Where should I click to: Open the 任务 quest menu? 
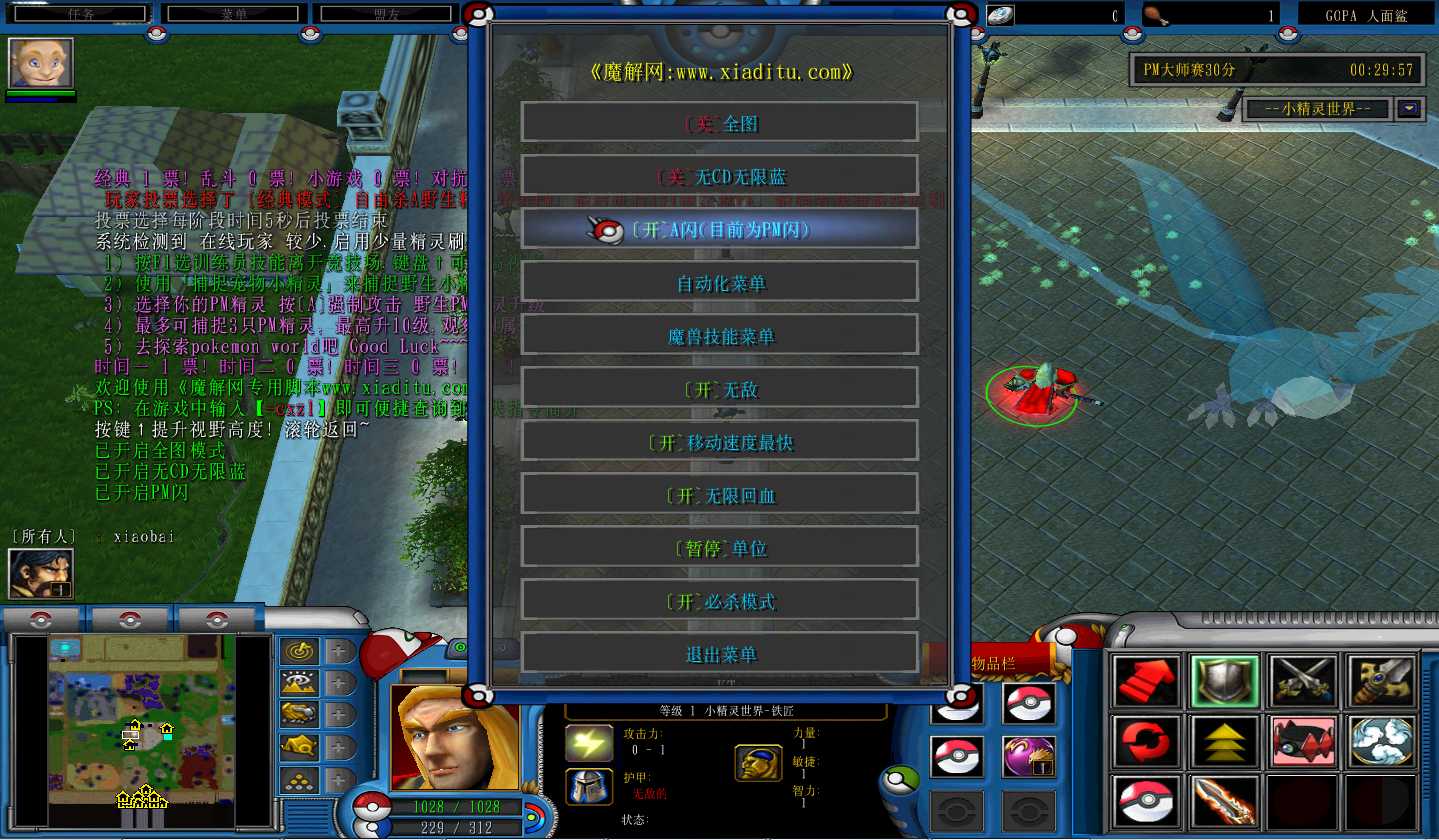pyautogui.click(x=79, y=12)
